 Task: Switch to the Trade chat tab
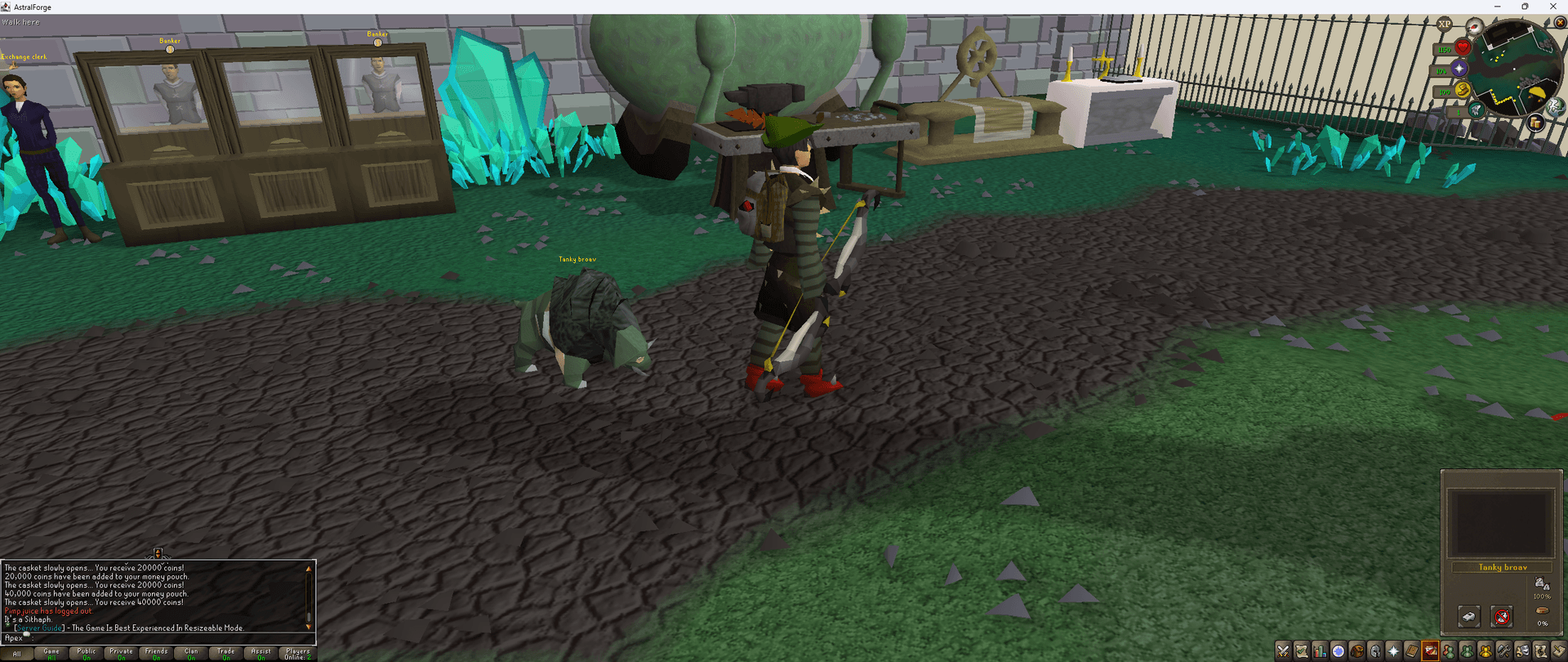[x=225, y=652]
